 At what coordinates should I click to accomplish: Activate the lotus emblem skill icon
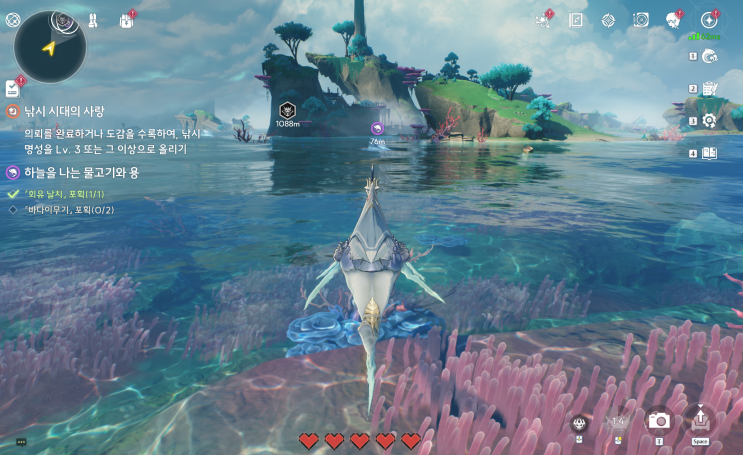pyautogui.click(x=579, y=422)
